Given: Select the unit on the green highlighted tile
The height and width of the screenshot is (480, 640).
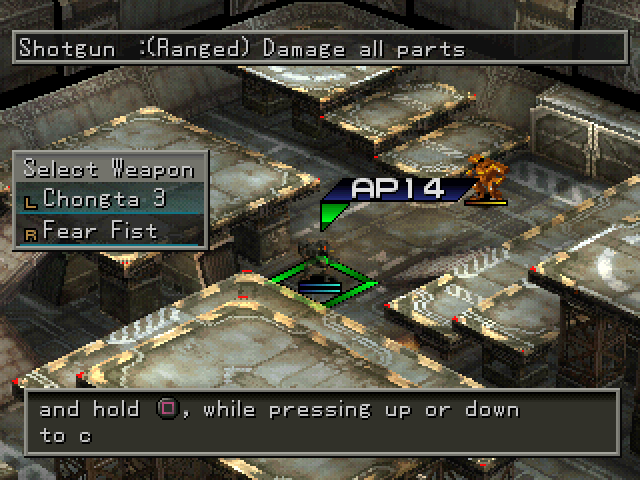Looking at the screenshot, I should tap(321, 271).
